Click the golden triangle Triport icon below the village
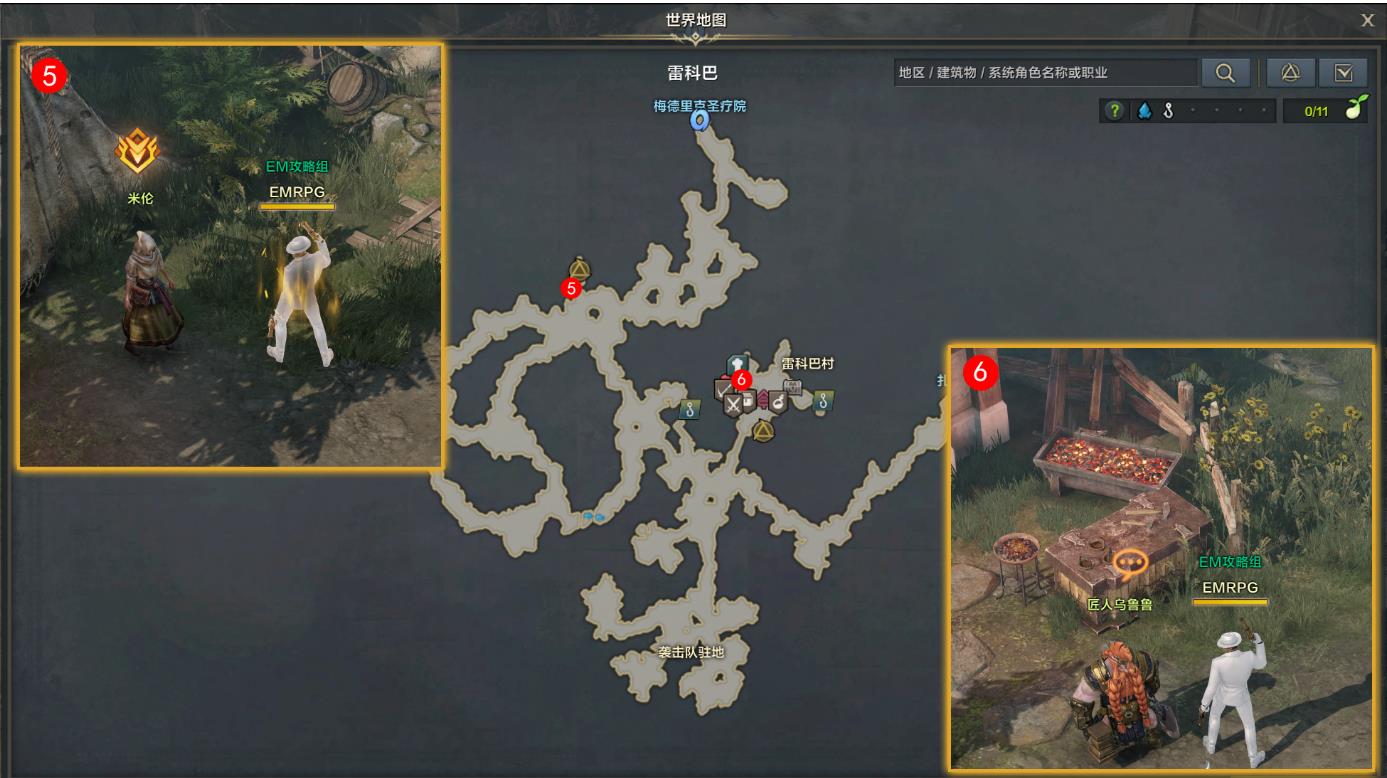1387x778 pixels. click(x=763, y=430)
